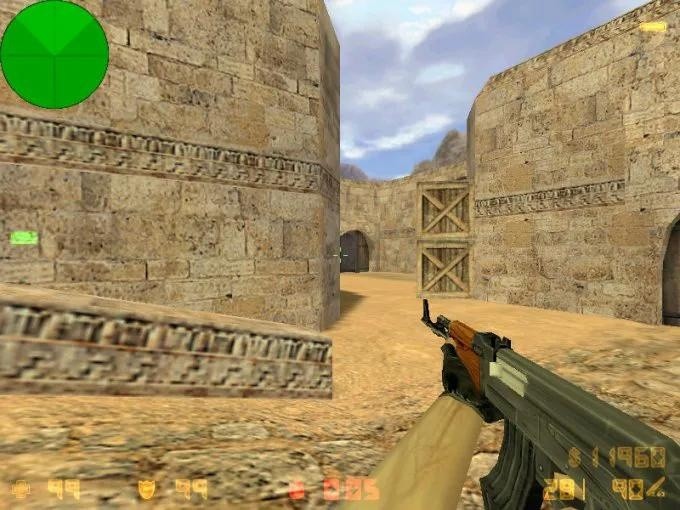The image size is (680, 510).
Task: Click the health cross icon
Action: click(20, 489)
